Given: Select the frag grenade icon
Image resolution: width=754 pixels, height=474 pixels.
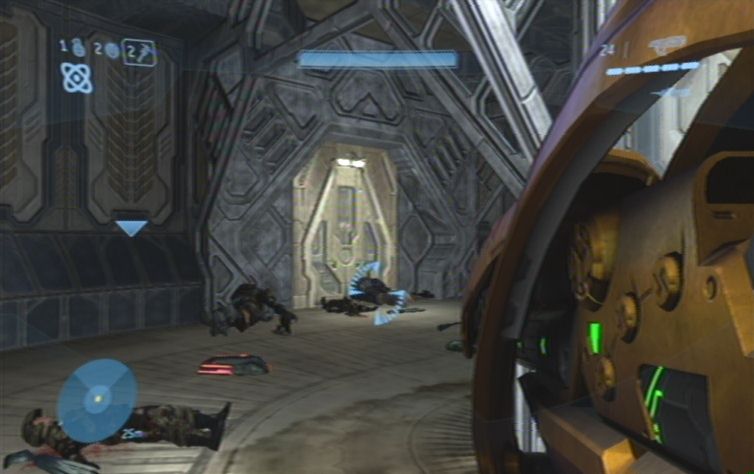Looking at the screenshot, I should [77, 47].
